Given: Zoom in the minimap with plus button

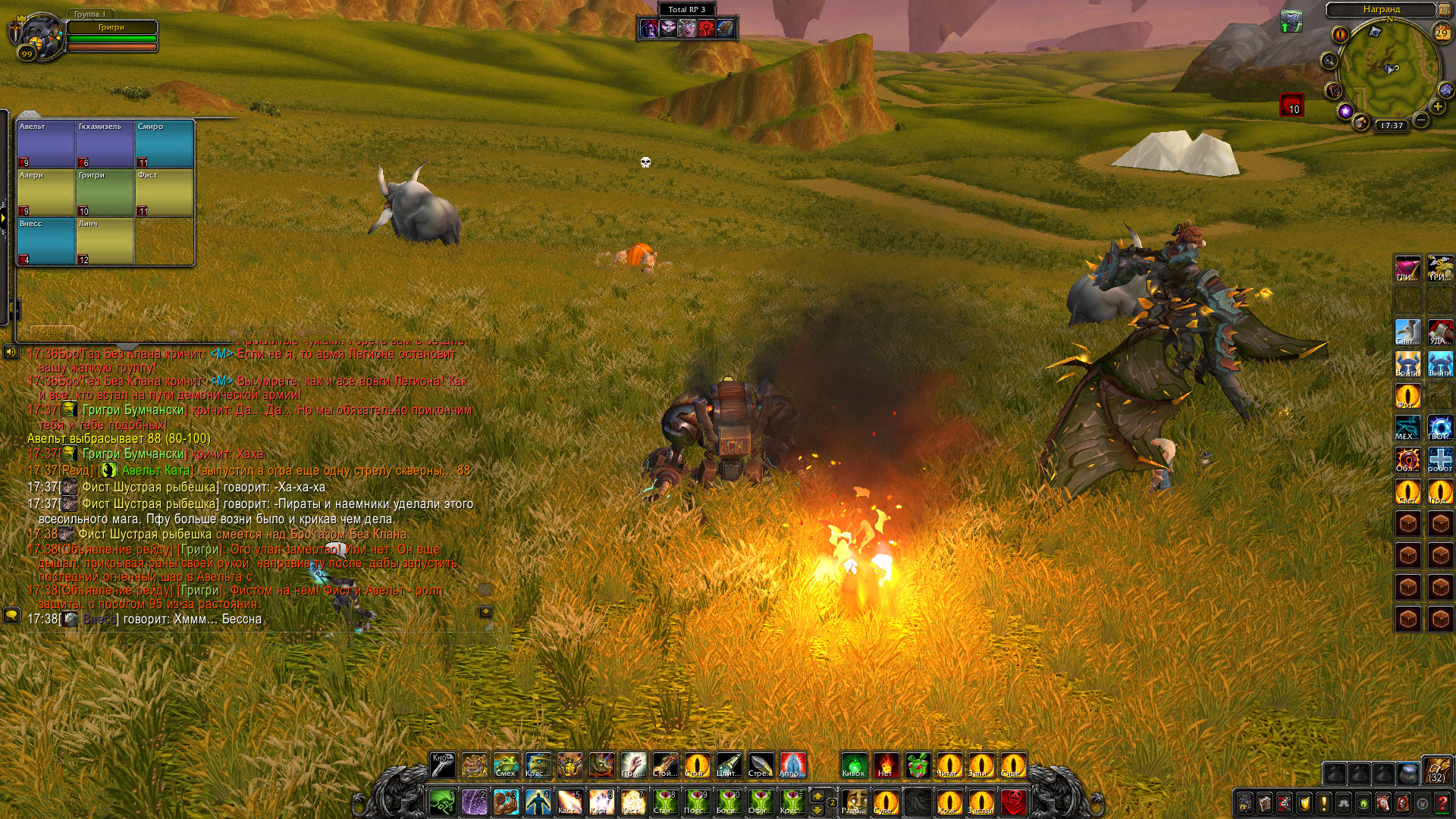Looking at the screenshot, I should point(1437,107).
